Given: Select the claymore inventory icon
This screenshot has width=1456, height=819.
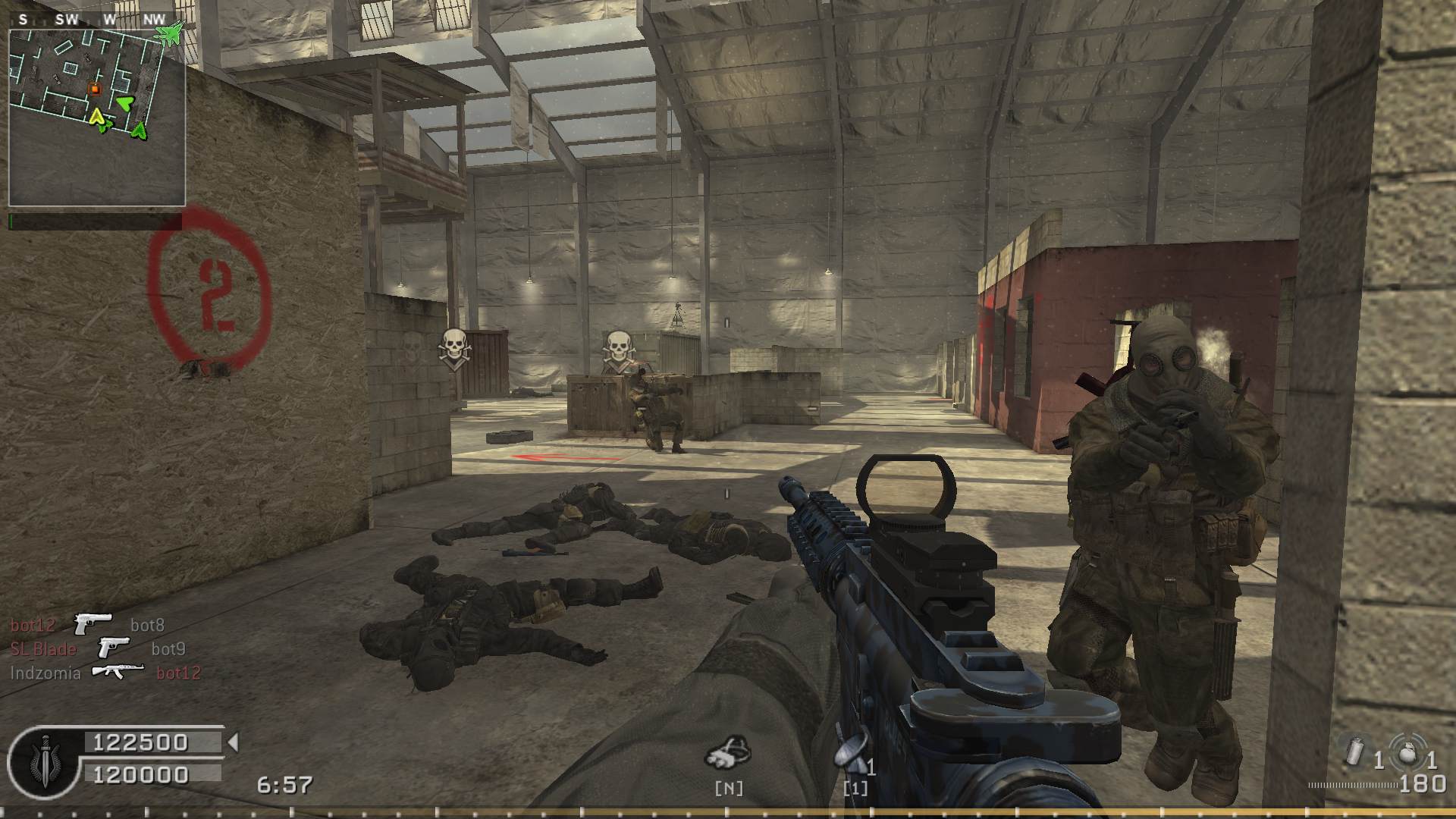Looking at the screenshot, I should (847, 752).
